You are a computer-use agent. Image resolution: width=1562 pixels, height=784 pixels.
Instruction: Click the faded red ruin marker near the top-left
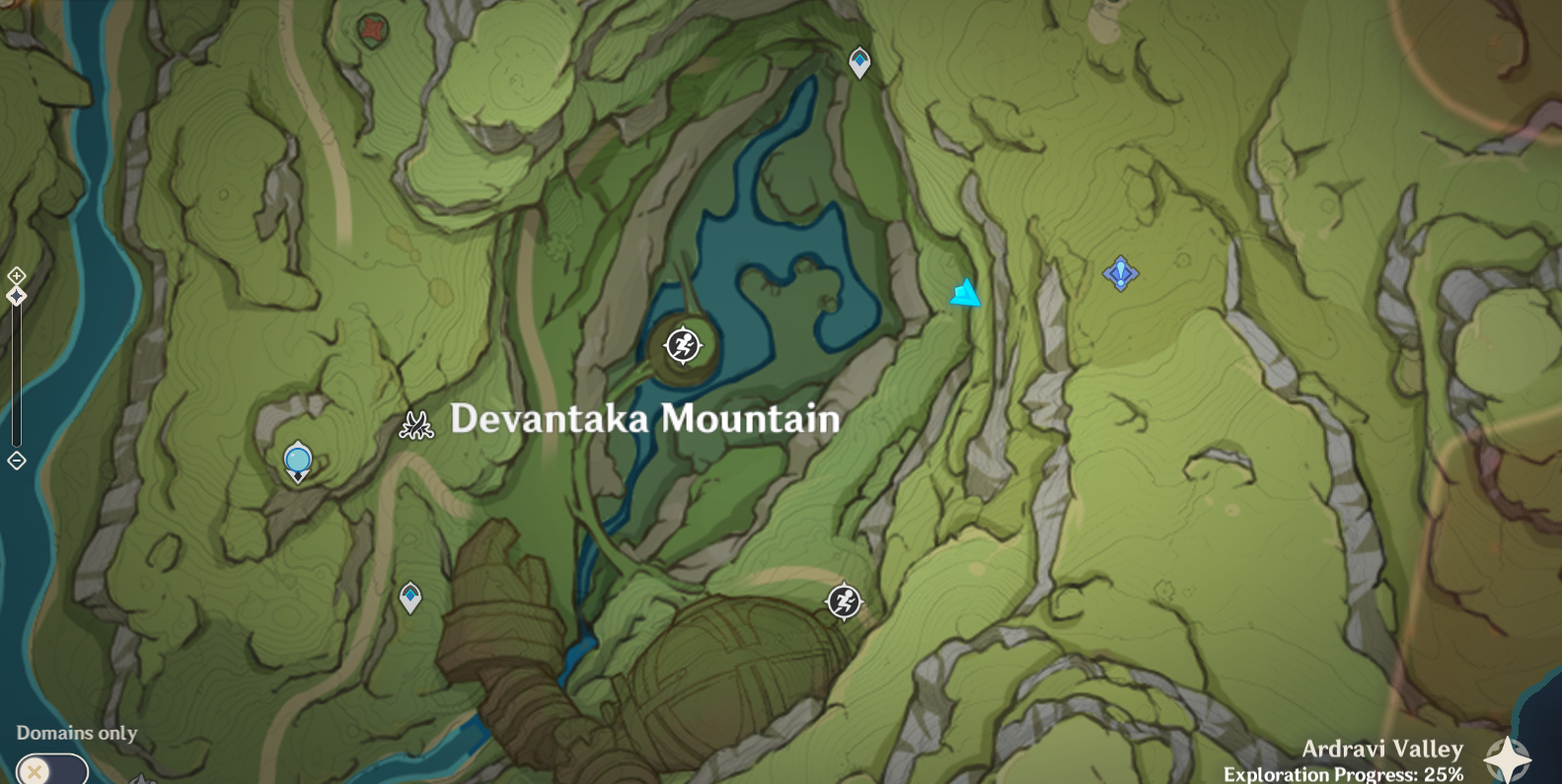point(373,29)
